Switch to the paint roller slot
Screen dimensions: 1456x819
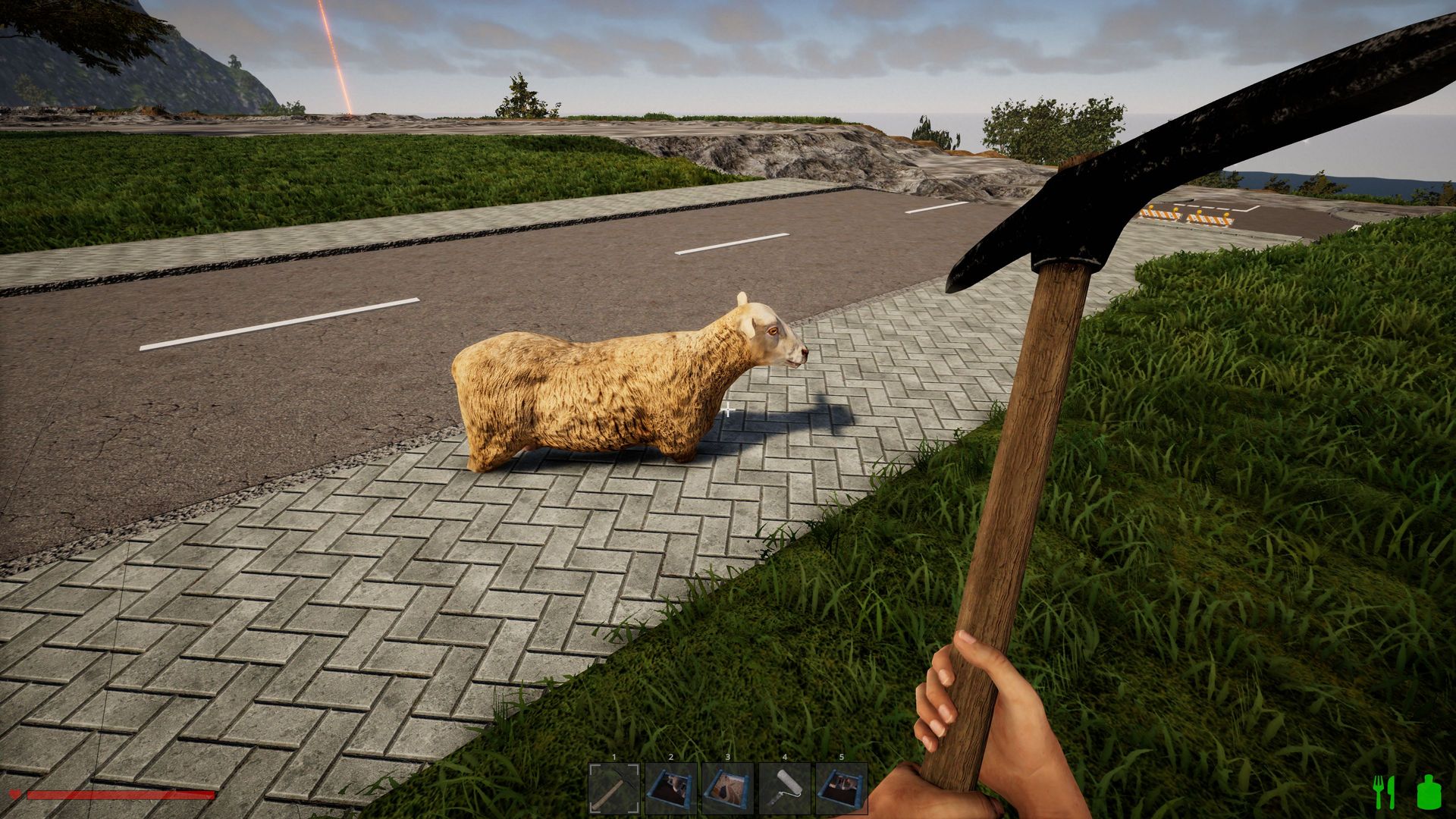[785, 789]
